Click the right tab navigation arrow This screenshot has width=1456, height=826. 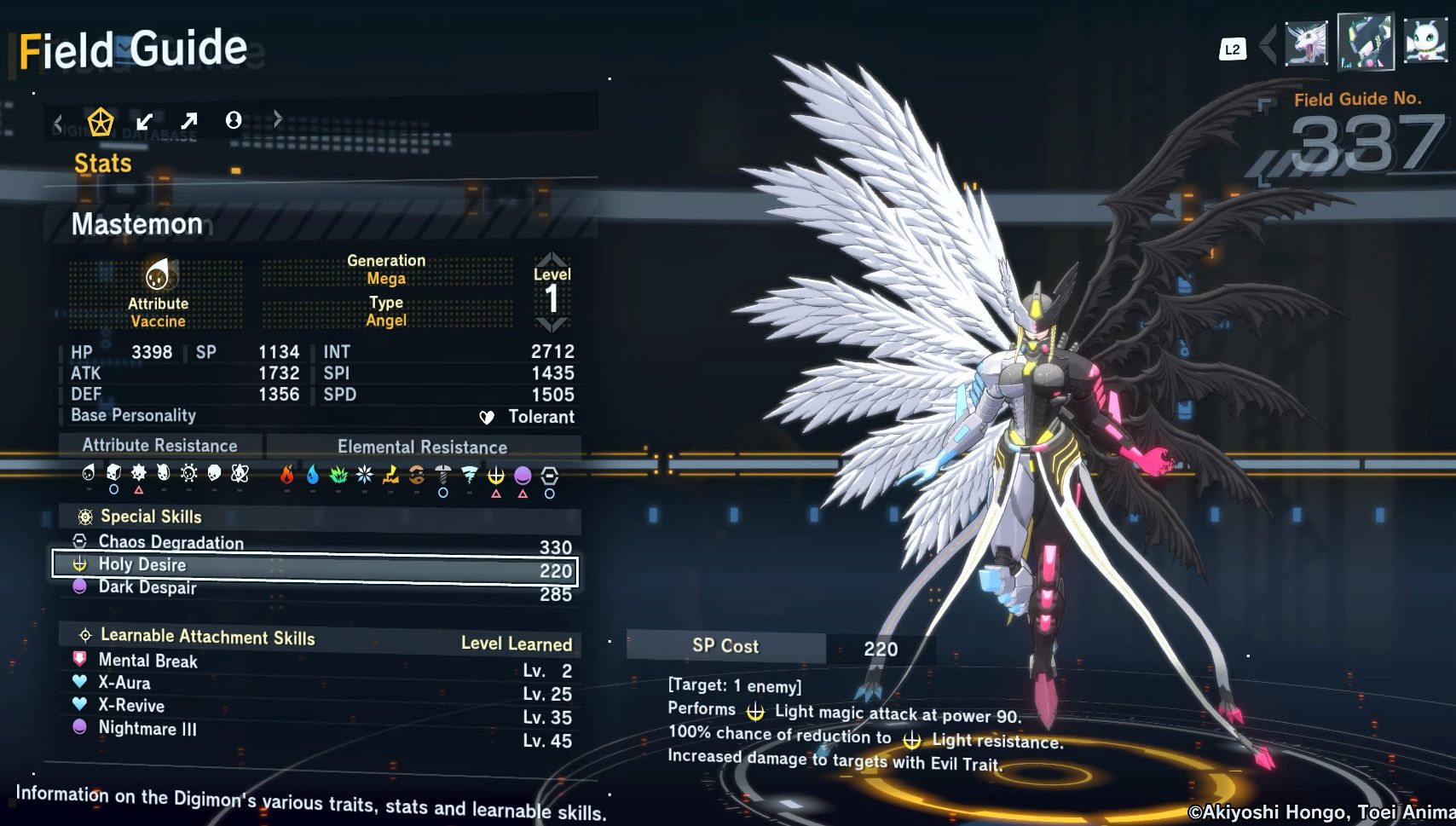pyautogui.click(x=277, y=119)
